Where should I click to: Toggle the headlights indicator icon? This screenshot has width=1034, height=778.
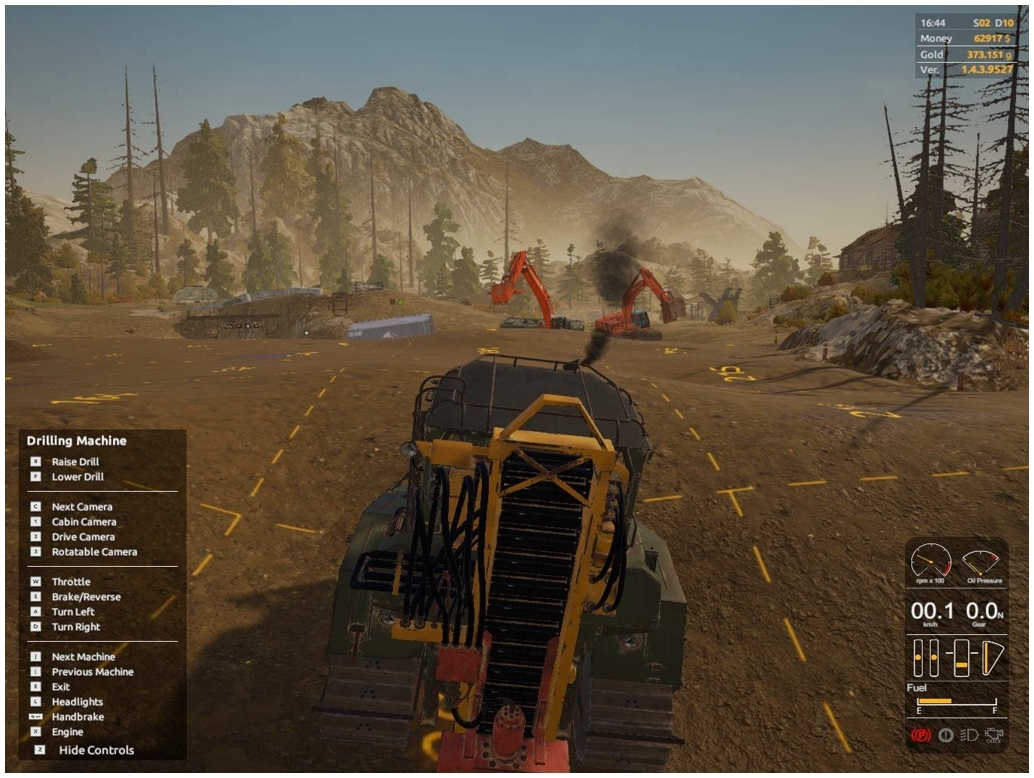[968, 735]
